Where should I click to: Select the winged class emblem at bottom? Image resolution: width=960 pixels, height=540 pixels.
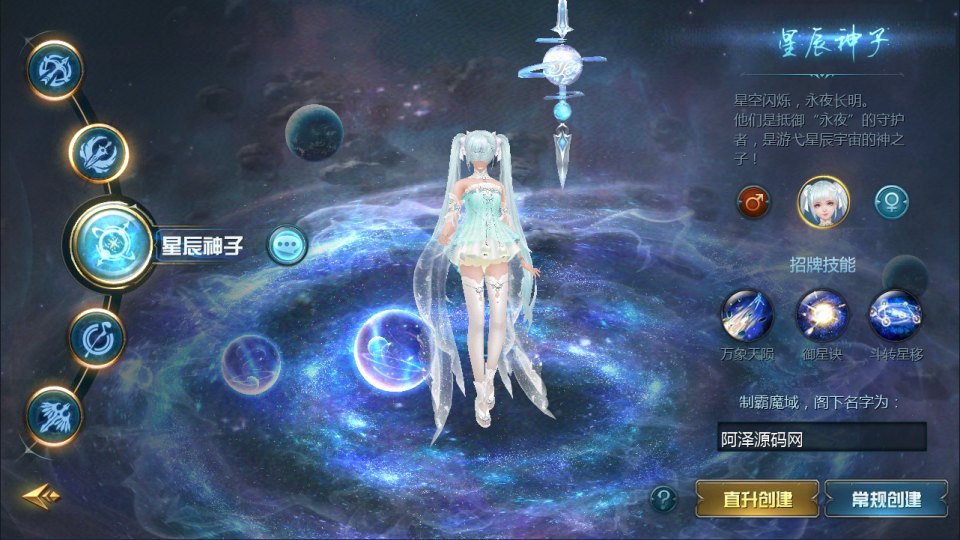pyautogui.click(x=54, y=415)
